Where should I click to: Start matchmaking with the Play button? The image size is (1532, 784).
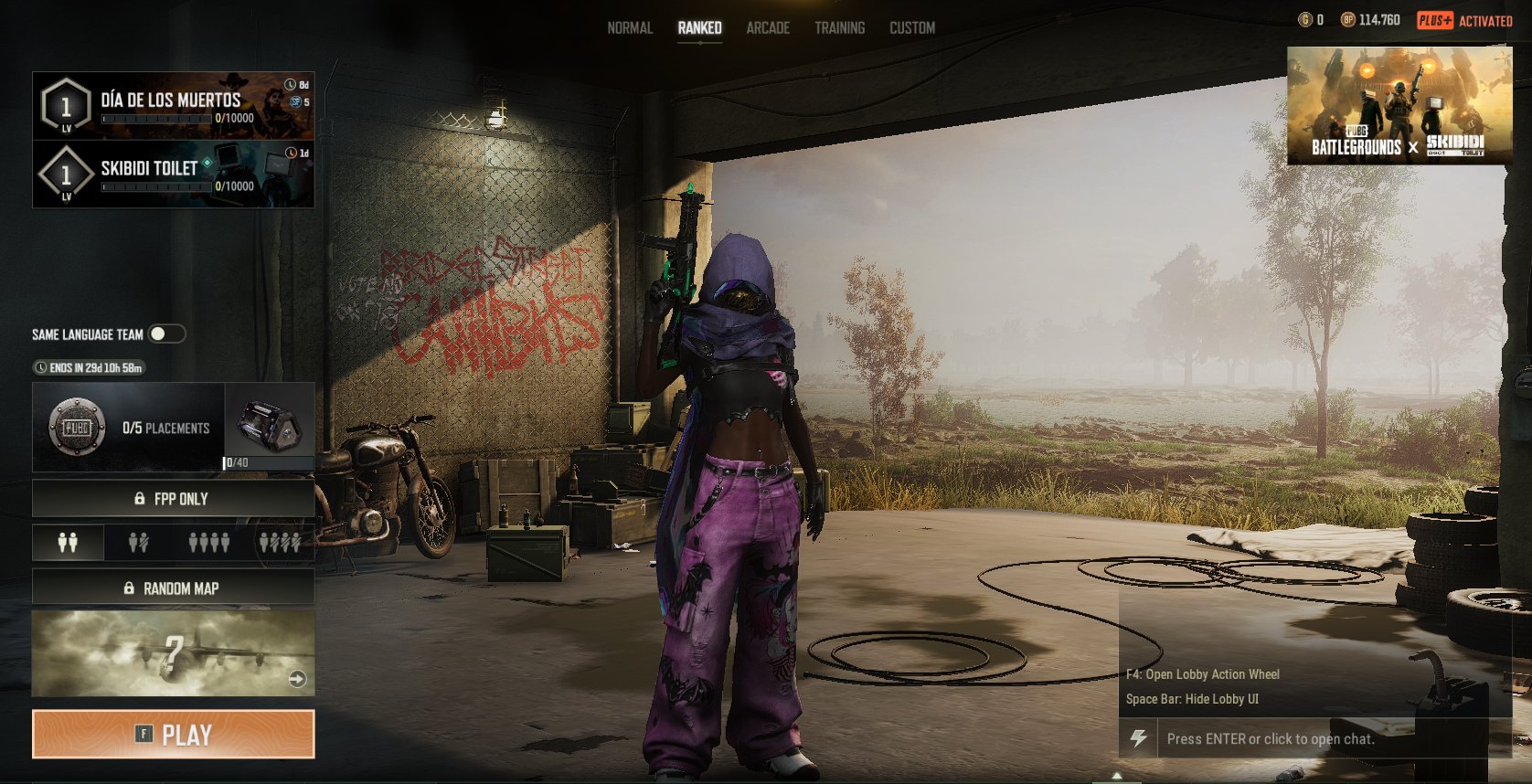coord(174,735)
